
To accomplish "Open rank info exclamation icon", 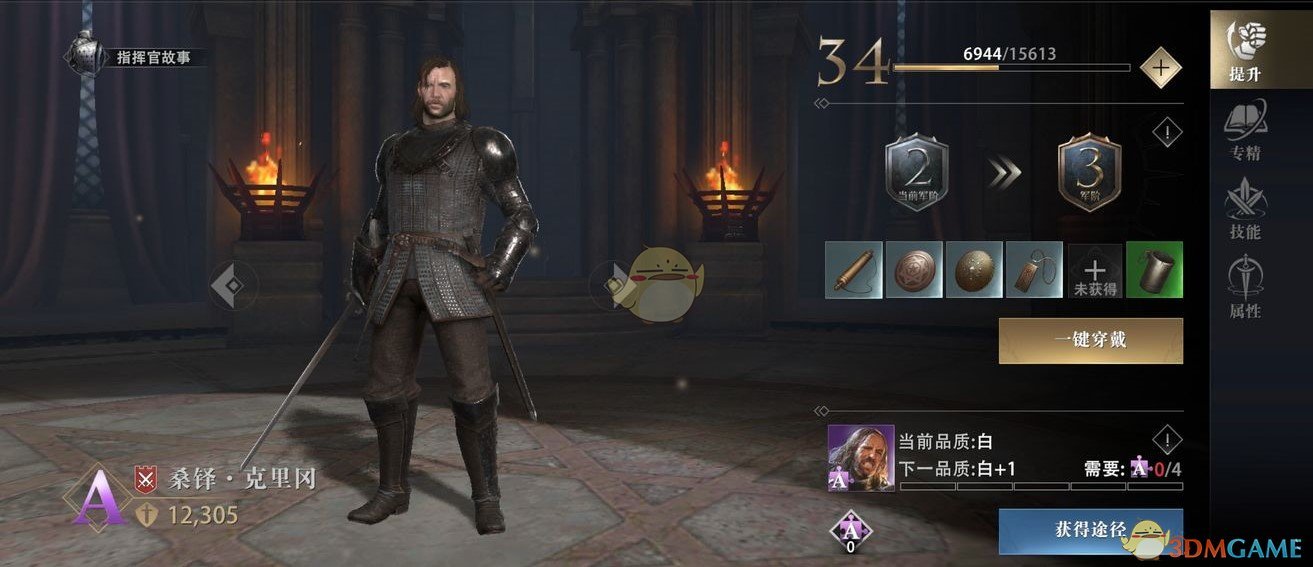I will (x=1167, y=133).
